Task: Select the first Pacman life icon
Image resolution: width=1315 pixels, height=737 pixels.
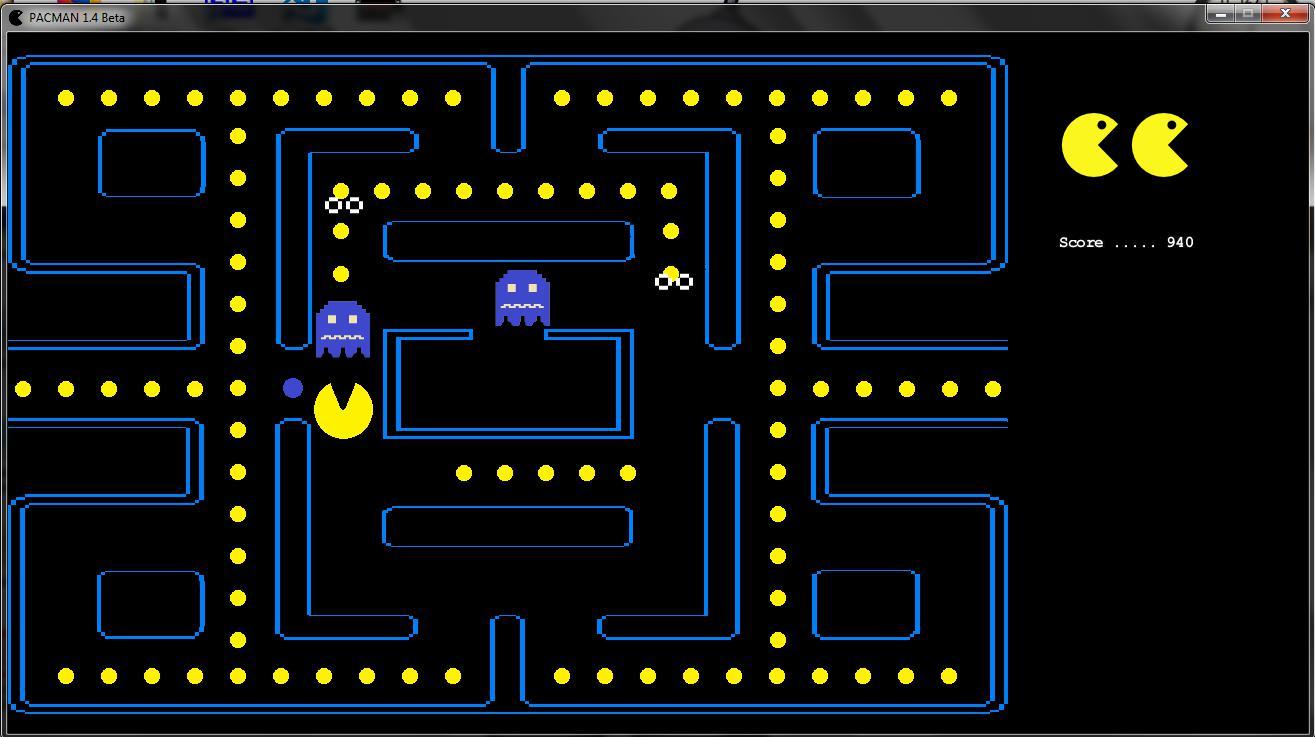Action: pyautogui.click(x=1087, y=143)
